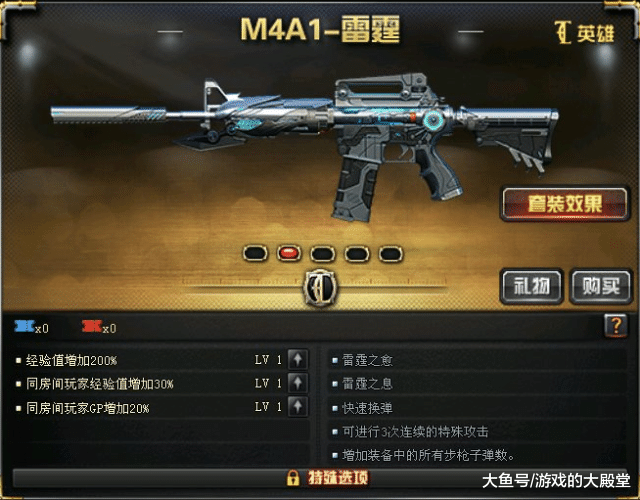Click the 礼物 gift button
The width and height of the screenshot is (640, 500).
click(531, 286)
